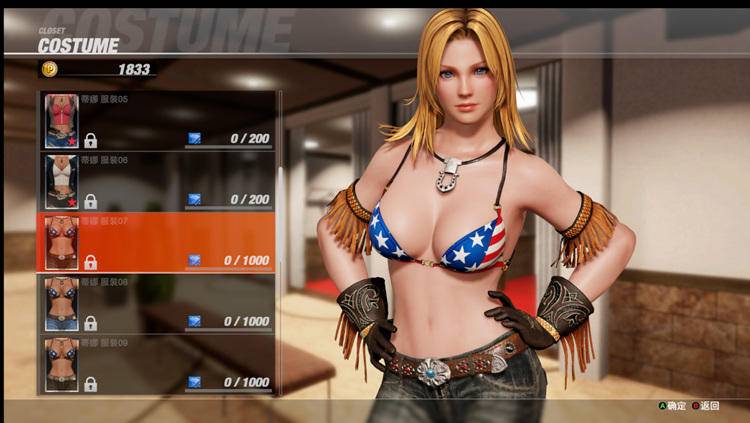Pick the costume 08 list entry
This screenshot has height=423, width=750.
coord(158,304)
